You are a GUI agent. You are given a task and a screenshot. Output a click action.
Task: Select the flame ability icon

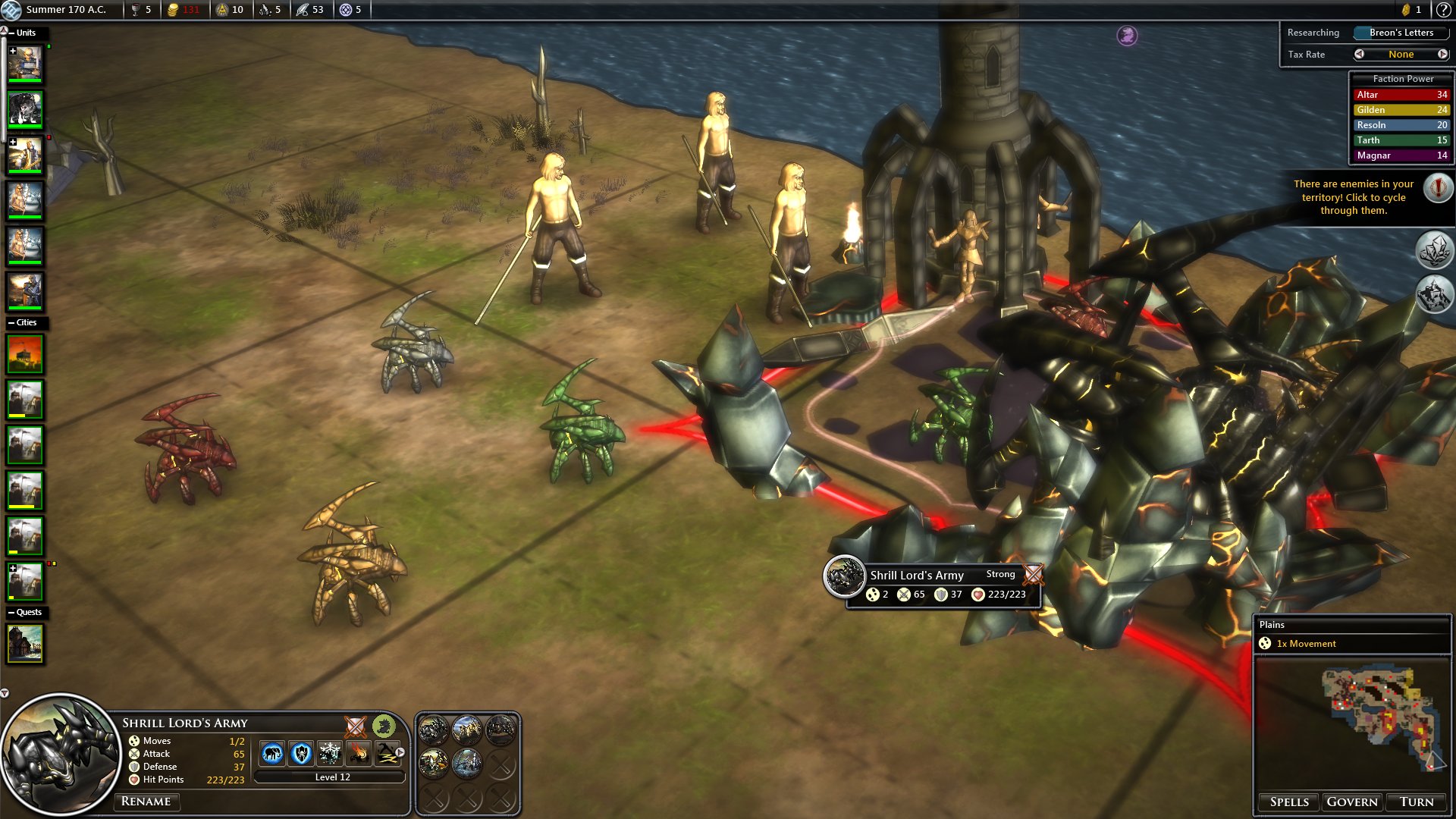click(x=359, y=753)
